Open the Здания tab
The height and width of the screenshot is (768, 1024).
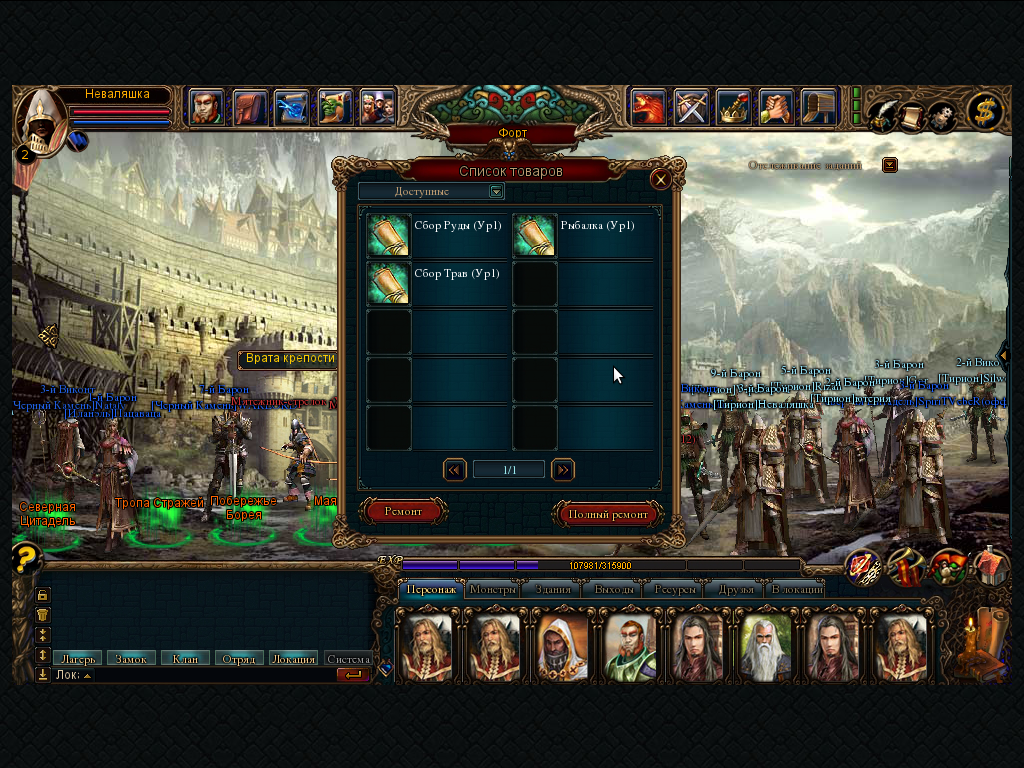pos(552,589)
